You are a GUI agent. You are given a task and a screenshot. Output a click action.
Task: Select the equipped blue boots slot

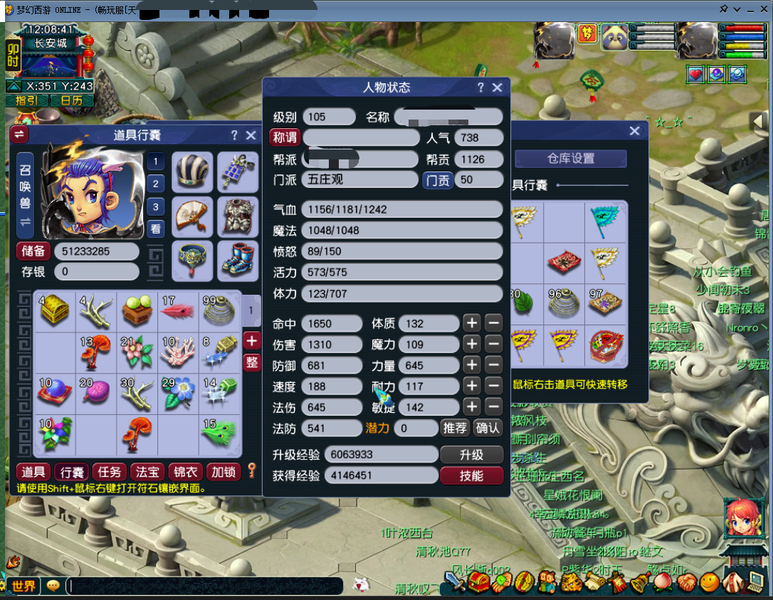click(238, 259)
